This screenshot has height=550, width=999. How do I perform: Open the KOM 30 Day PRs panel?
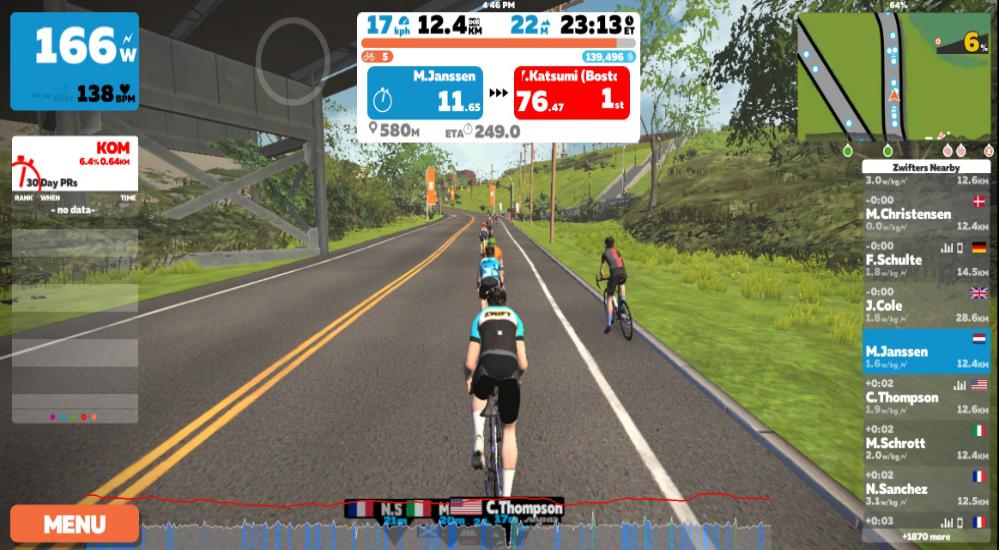75,164
